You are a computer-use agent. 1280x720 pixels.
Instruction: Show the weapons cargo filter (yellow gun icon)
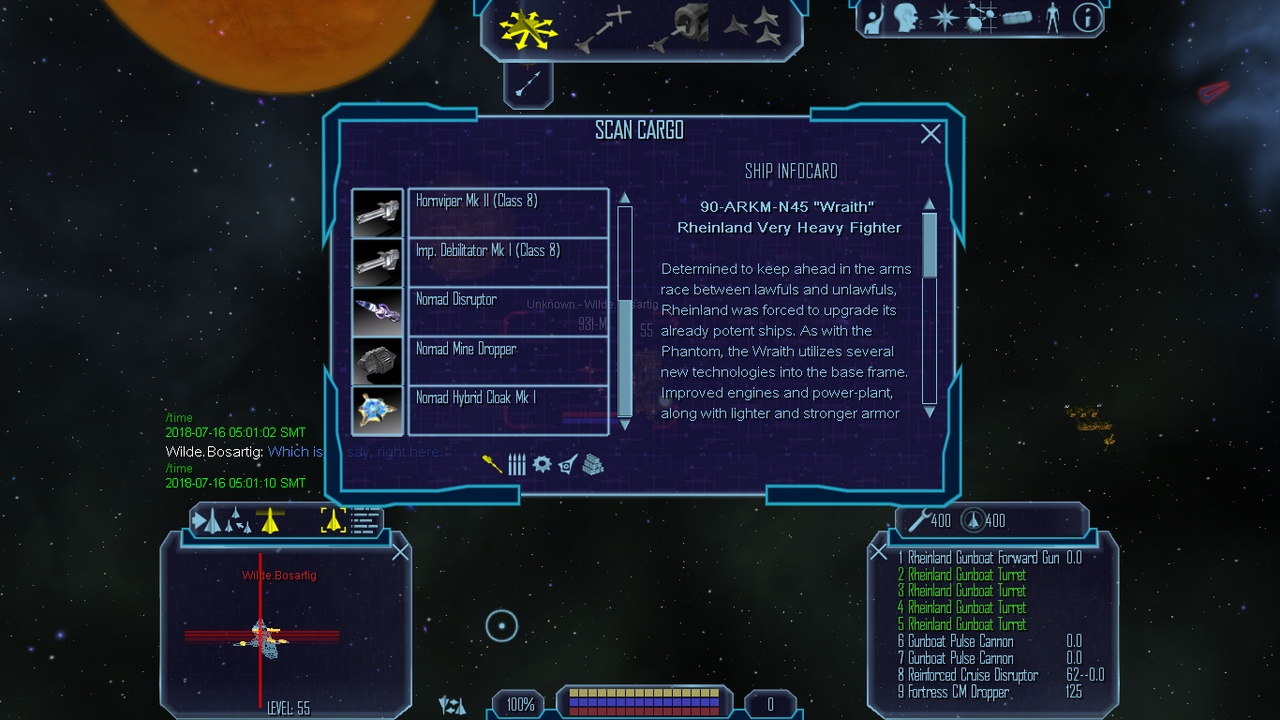click(x=492, y=464)
